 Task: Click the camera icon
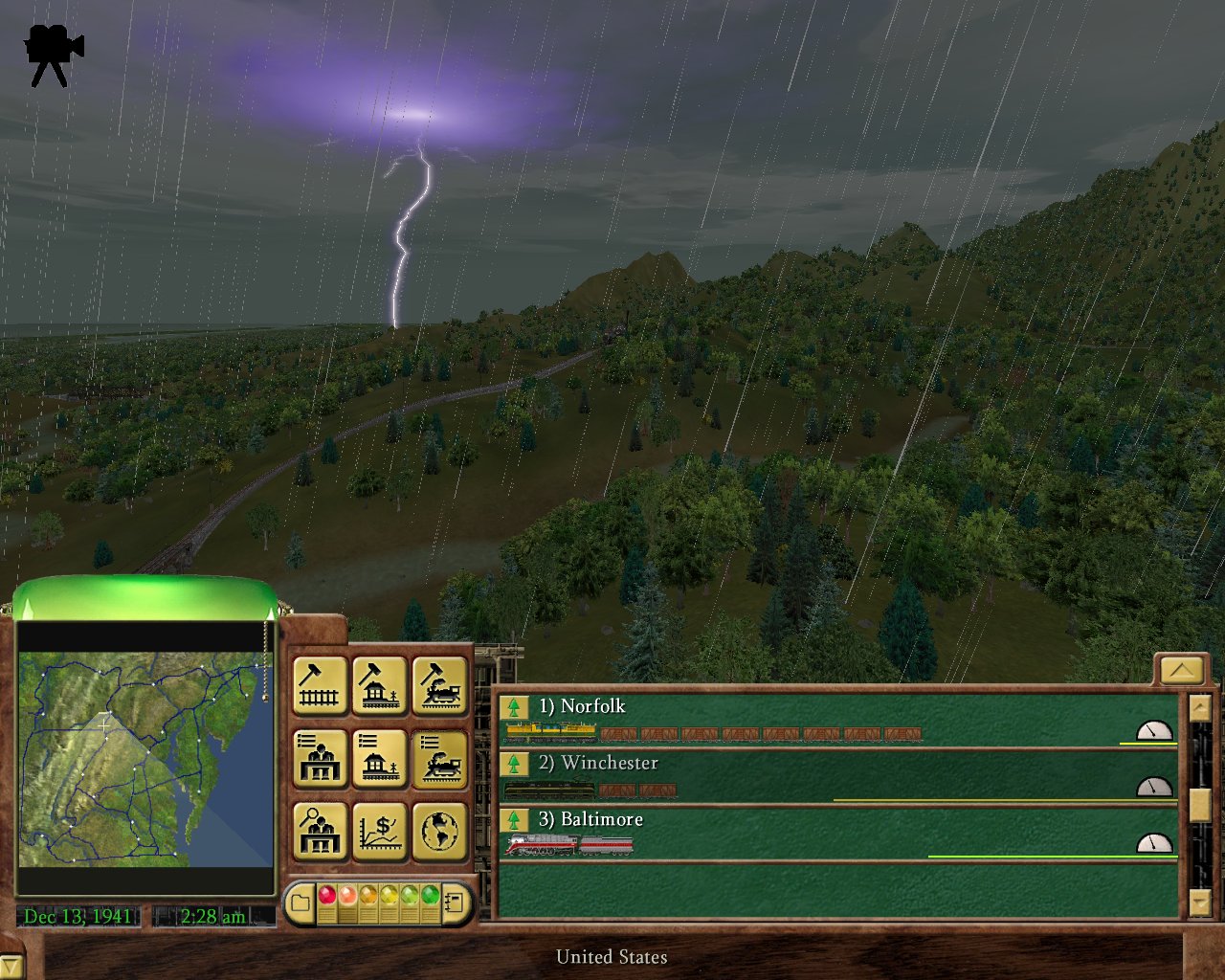[x=54, y=56]
